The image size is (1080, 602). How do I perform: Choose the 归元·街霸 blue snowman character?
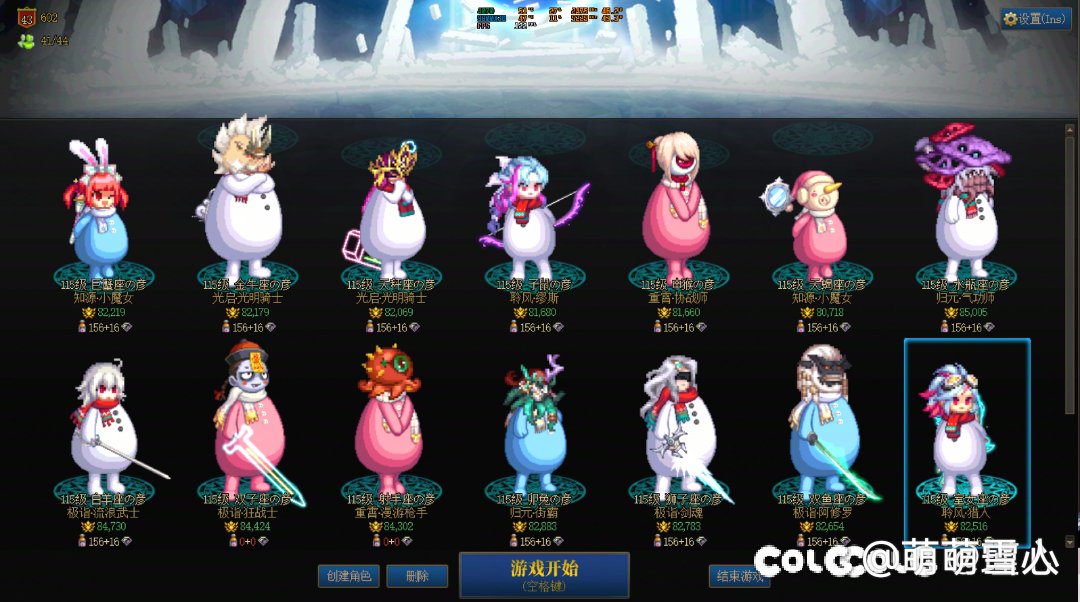pos(532,430)
